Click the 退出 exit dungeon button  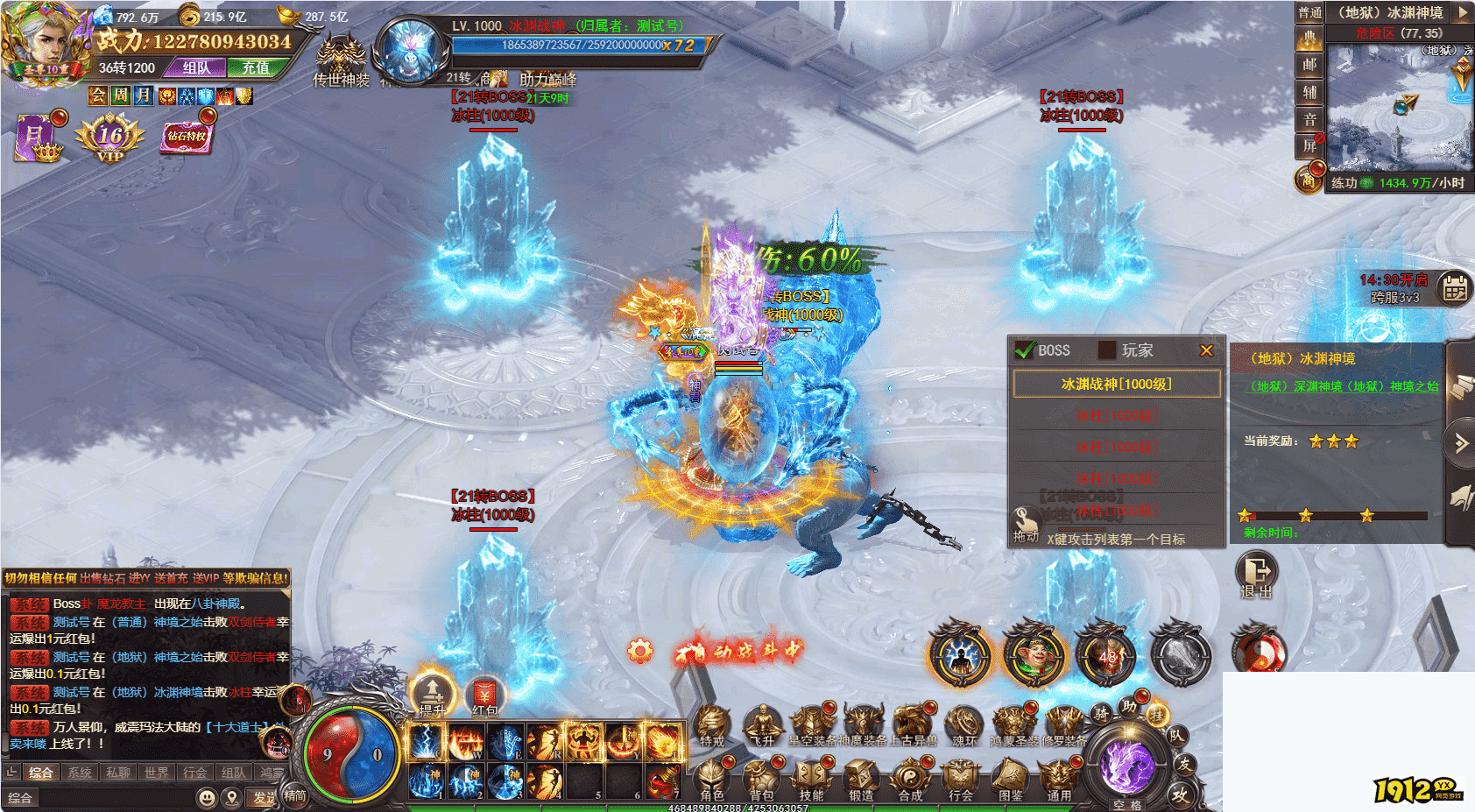(1257, 574)
